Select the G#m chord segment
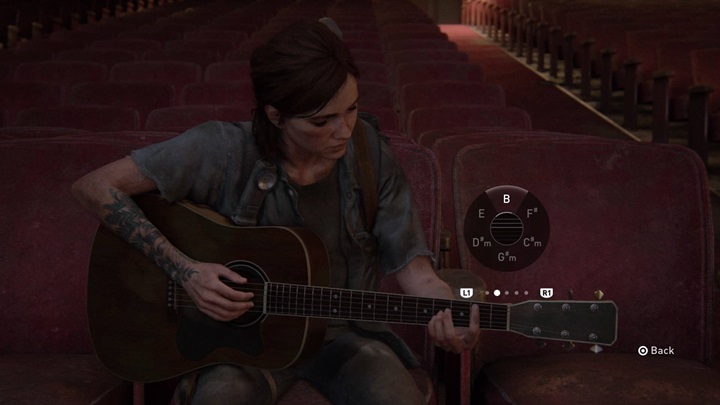 506,259
